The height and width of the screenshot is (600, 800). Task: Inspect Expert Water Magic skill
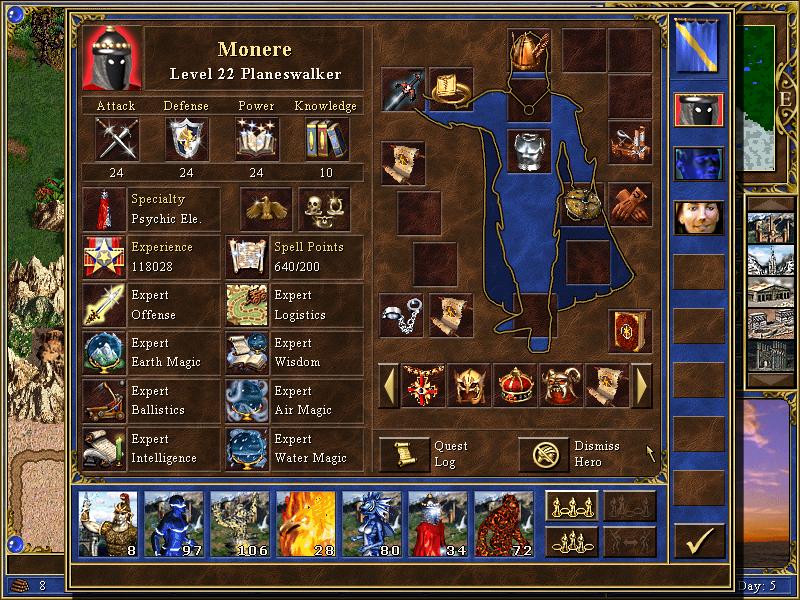pyautogui.click(x=247, y=449)
